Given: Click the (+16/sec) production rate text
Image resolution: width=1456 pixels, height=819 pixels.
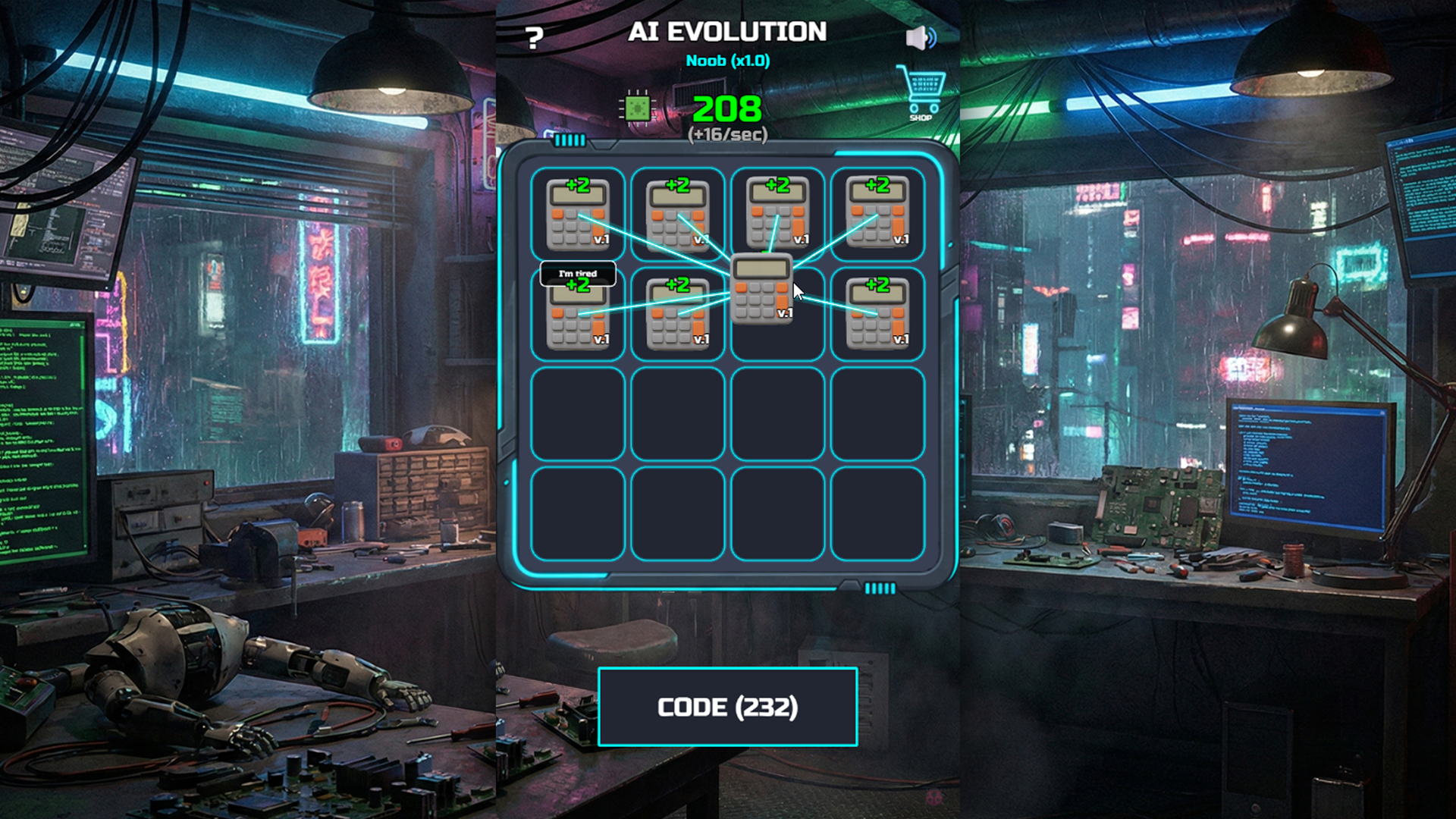Looking at the screenshot, I should coord(726,133).
